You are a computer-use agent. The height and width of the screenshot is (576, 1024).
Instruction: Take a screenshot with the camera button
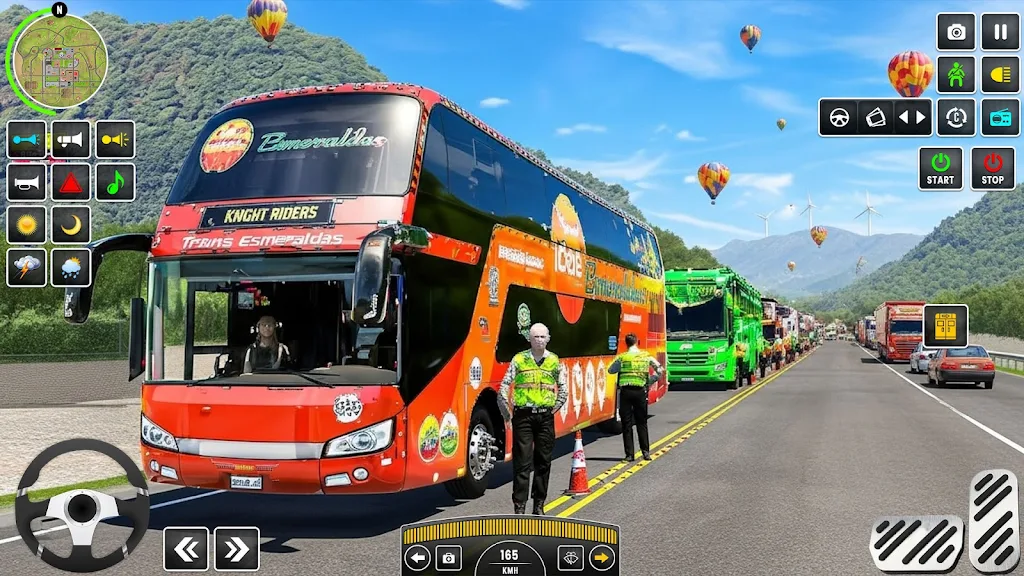[956, 32]
